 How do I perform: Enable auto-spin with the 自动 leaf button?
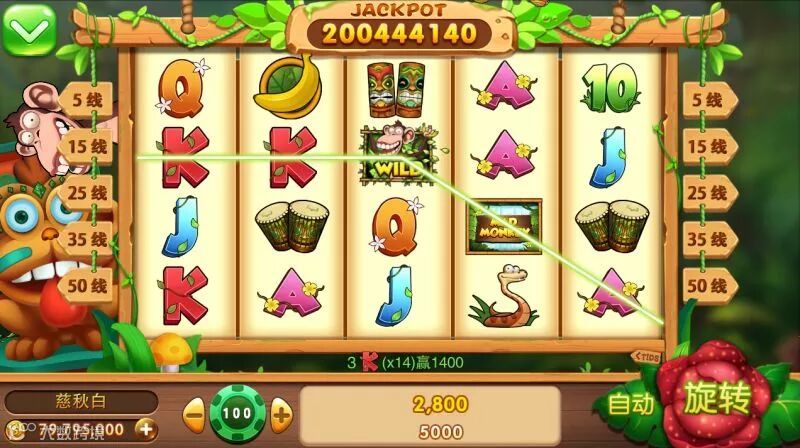pyautogui.click(x=631, y=404)
